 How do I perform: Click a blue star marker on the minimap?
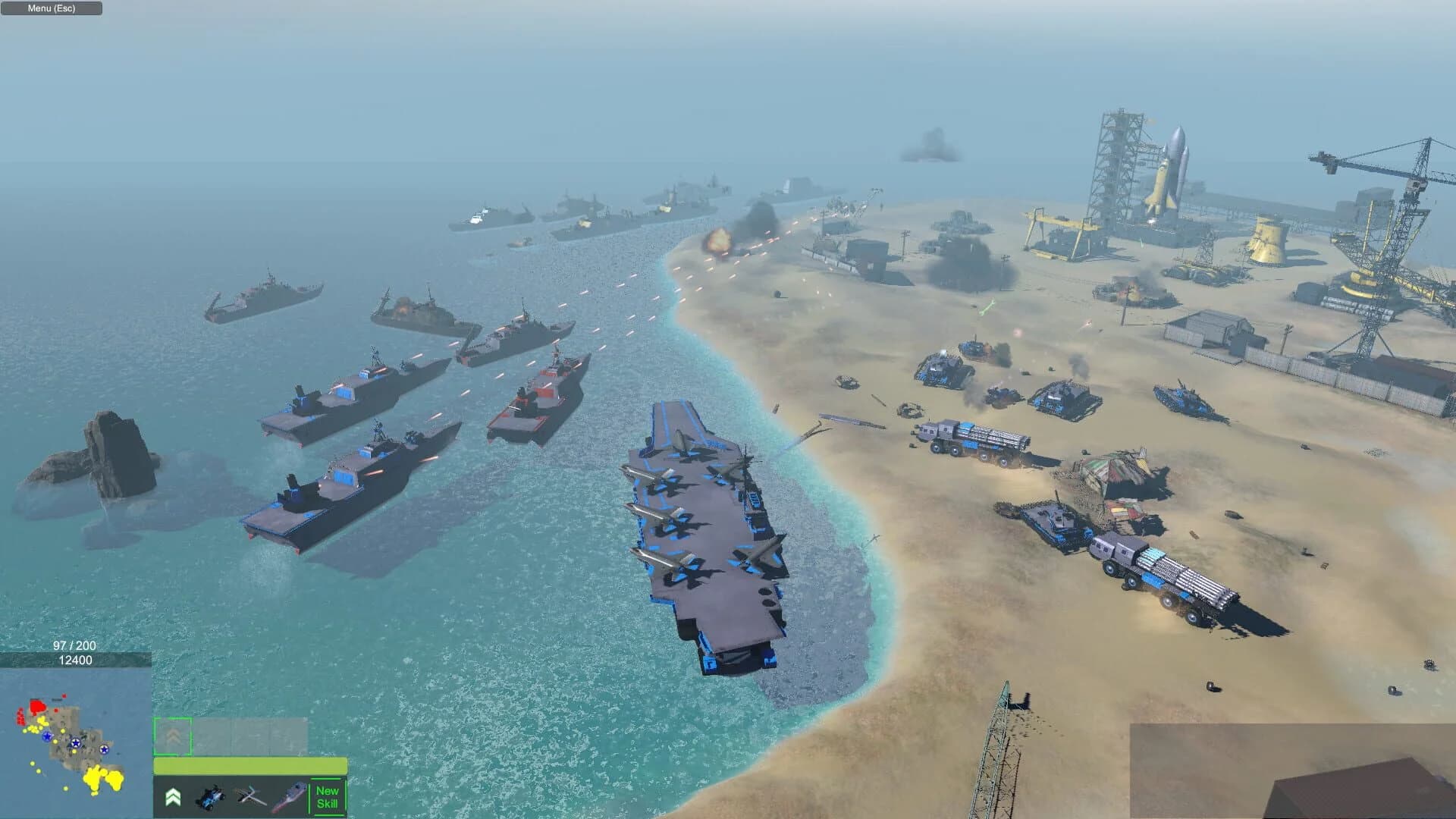tap(76, 743)
